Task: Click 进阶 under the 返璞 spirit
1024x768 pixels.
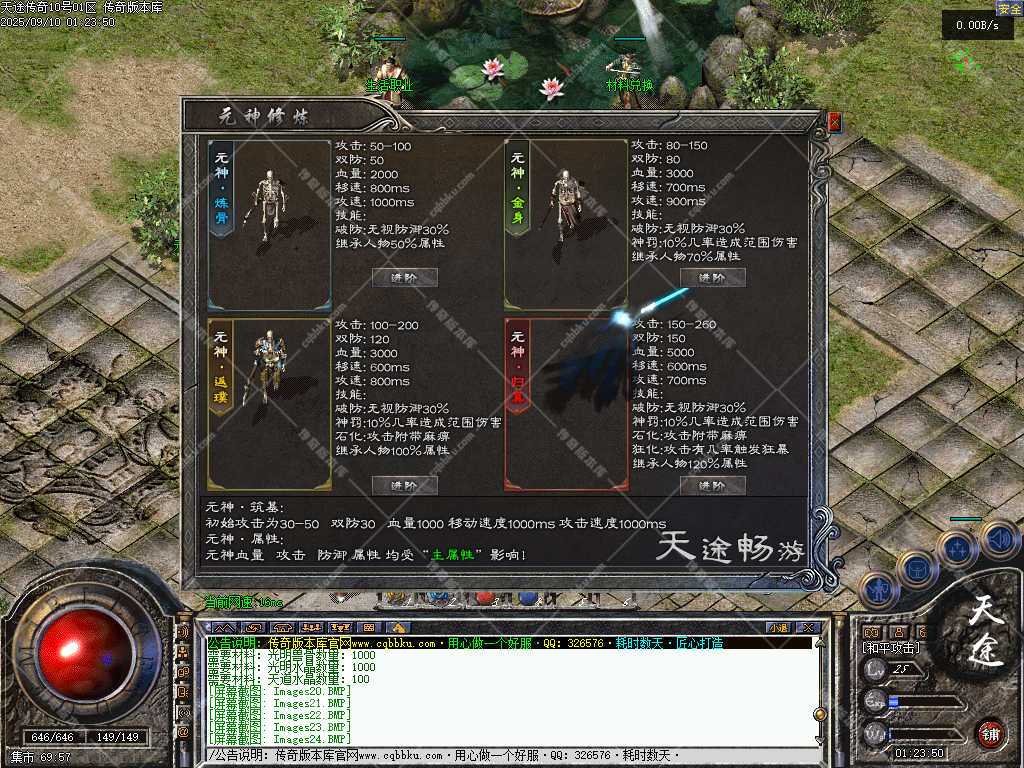Action: tap(405, 486)
